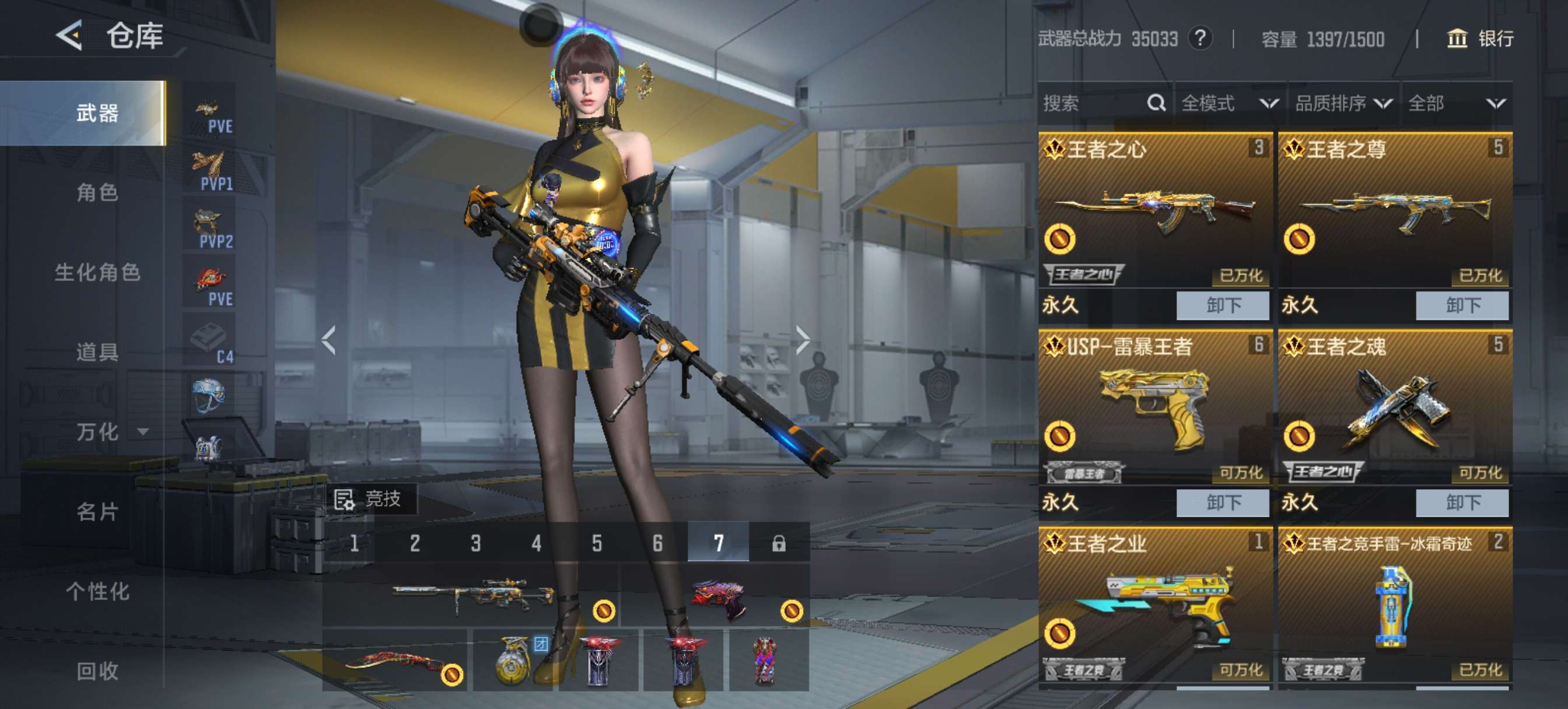Open the 银行 bank

[x=1479, y=39]
